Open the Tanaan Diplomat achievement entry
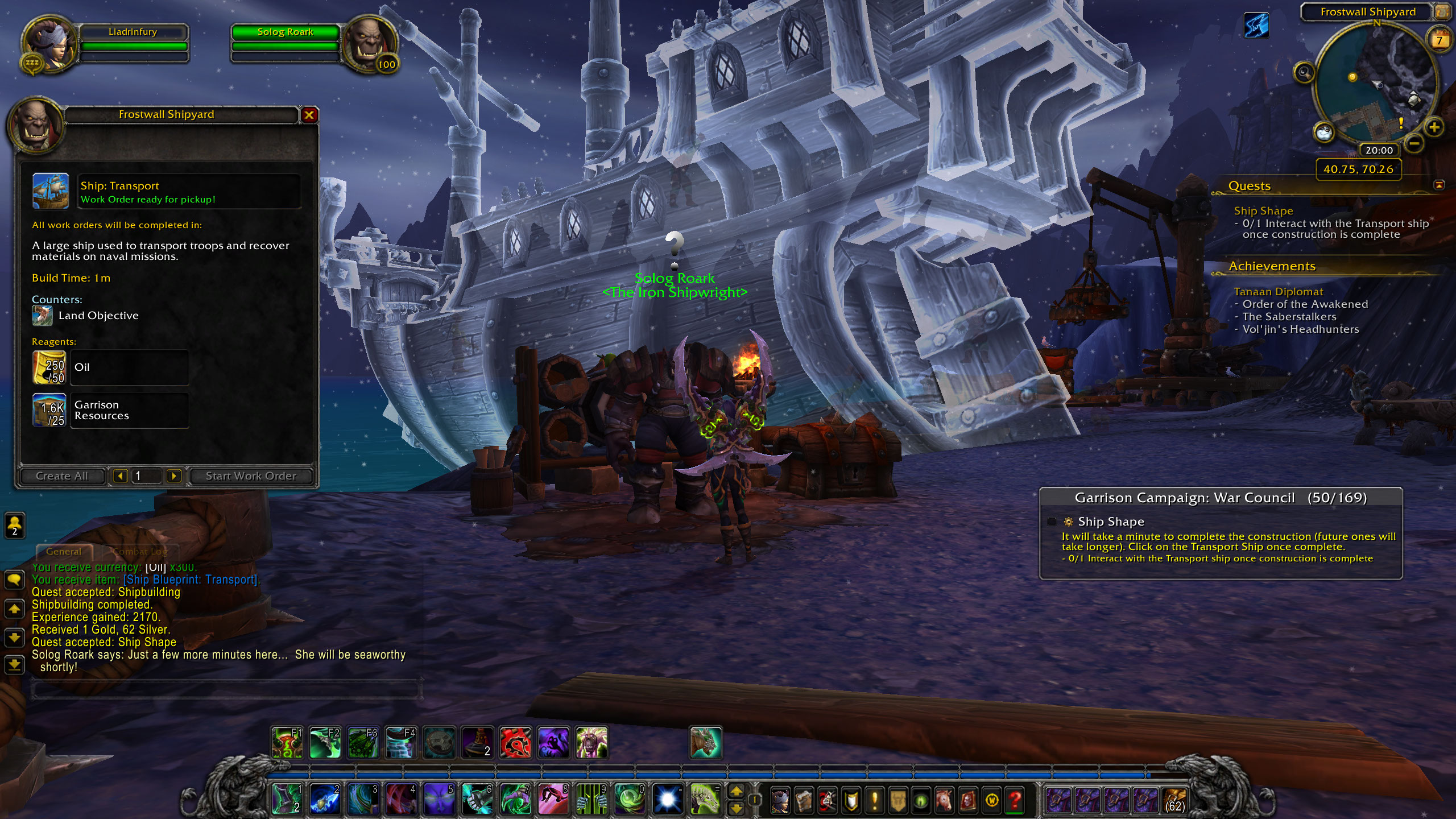Image resolution: width=1456 pixels, height=819 pixels. [1278, 292]
